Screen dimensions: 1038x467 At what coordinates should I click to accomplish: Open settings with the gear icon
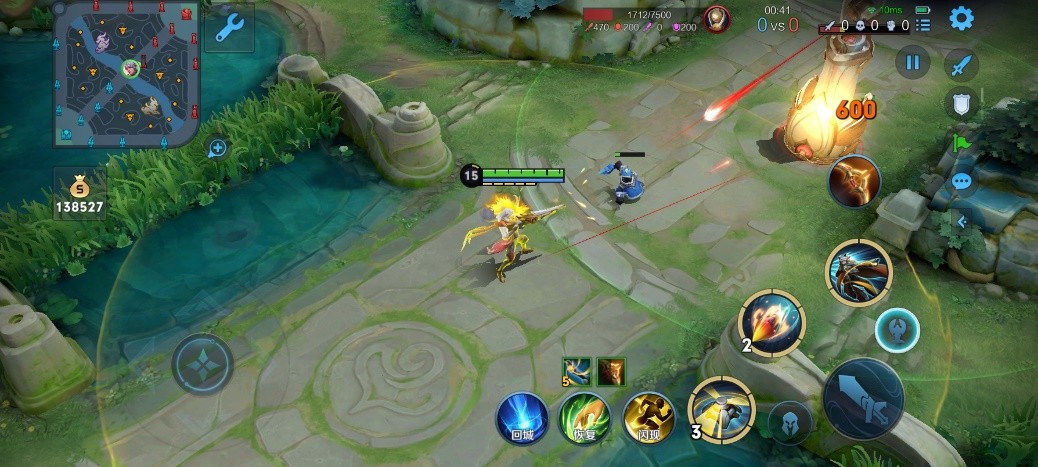(x=961, y=18)
